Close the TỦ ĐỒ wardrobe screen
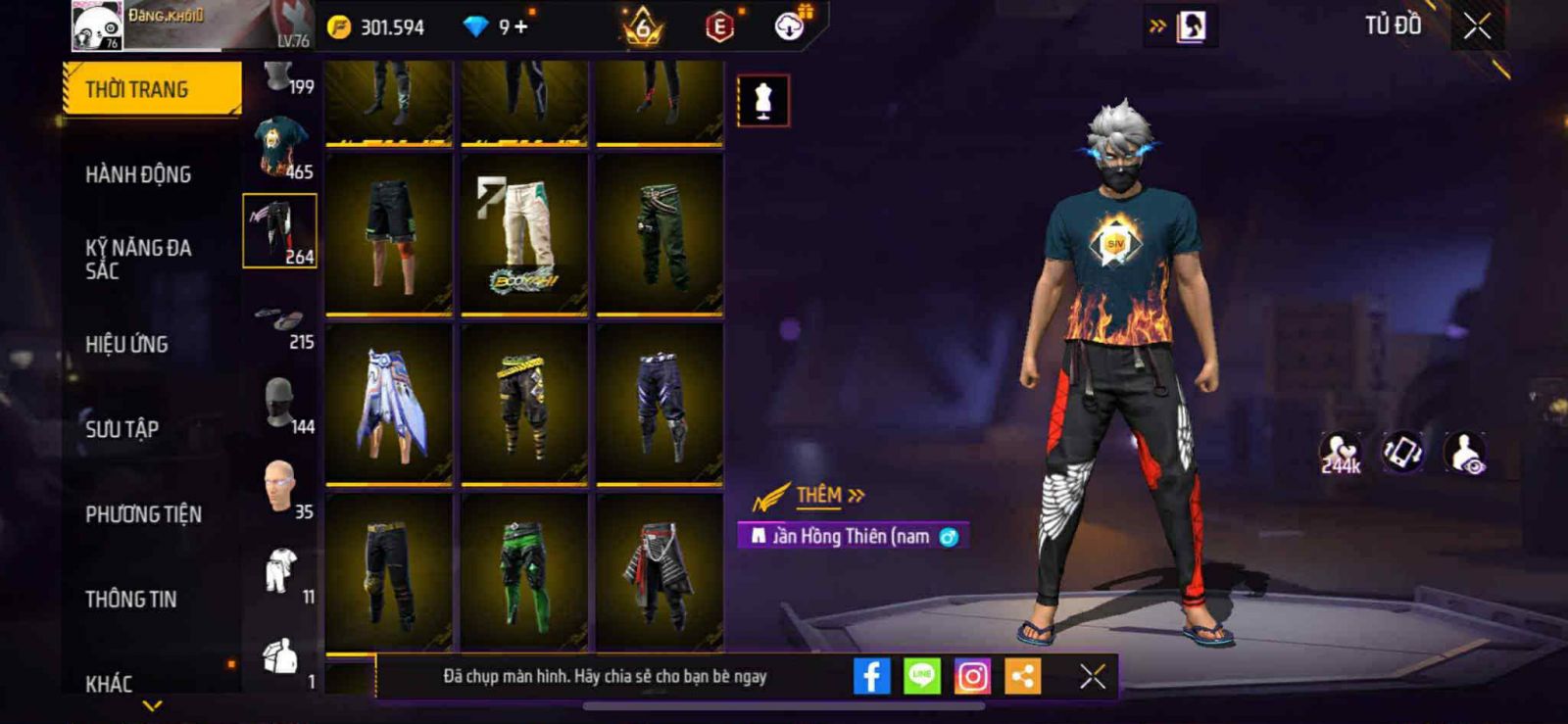This screenshot has width=1568, height=724. (x=1477, y=26)
